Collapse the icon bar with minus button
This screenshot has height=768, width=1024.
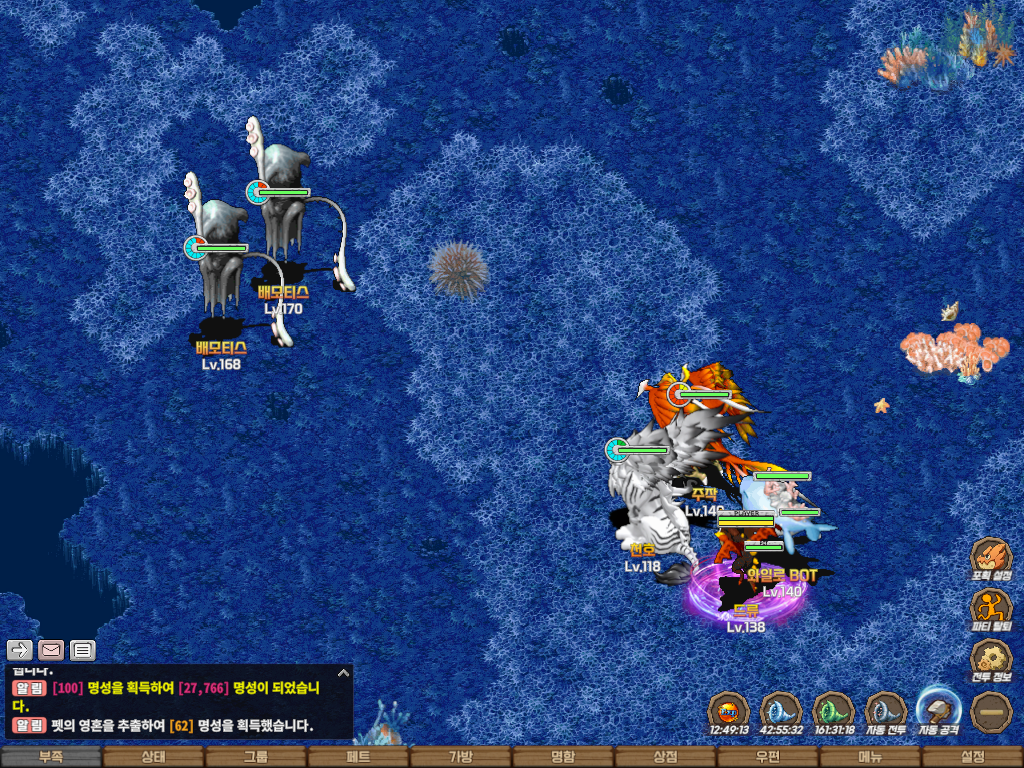click(x=992, y=711)
